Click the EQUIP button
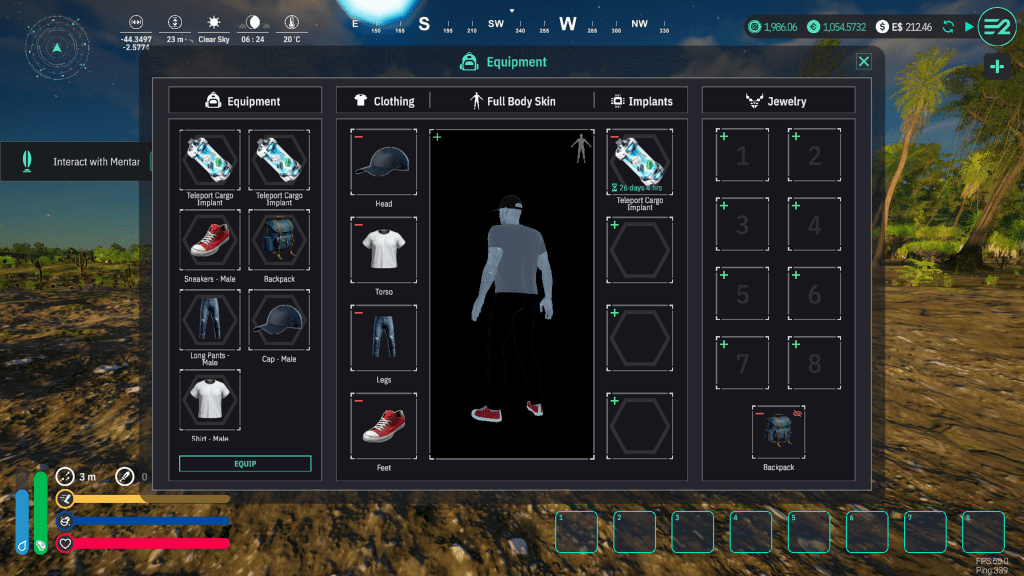Screen dimensions: 1024x576 pos(245,464)
